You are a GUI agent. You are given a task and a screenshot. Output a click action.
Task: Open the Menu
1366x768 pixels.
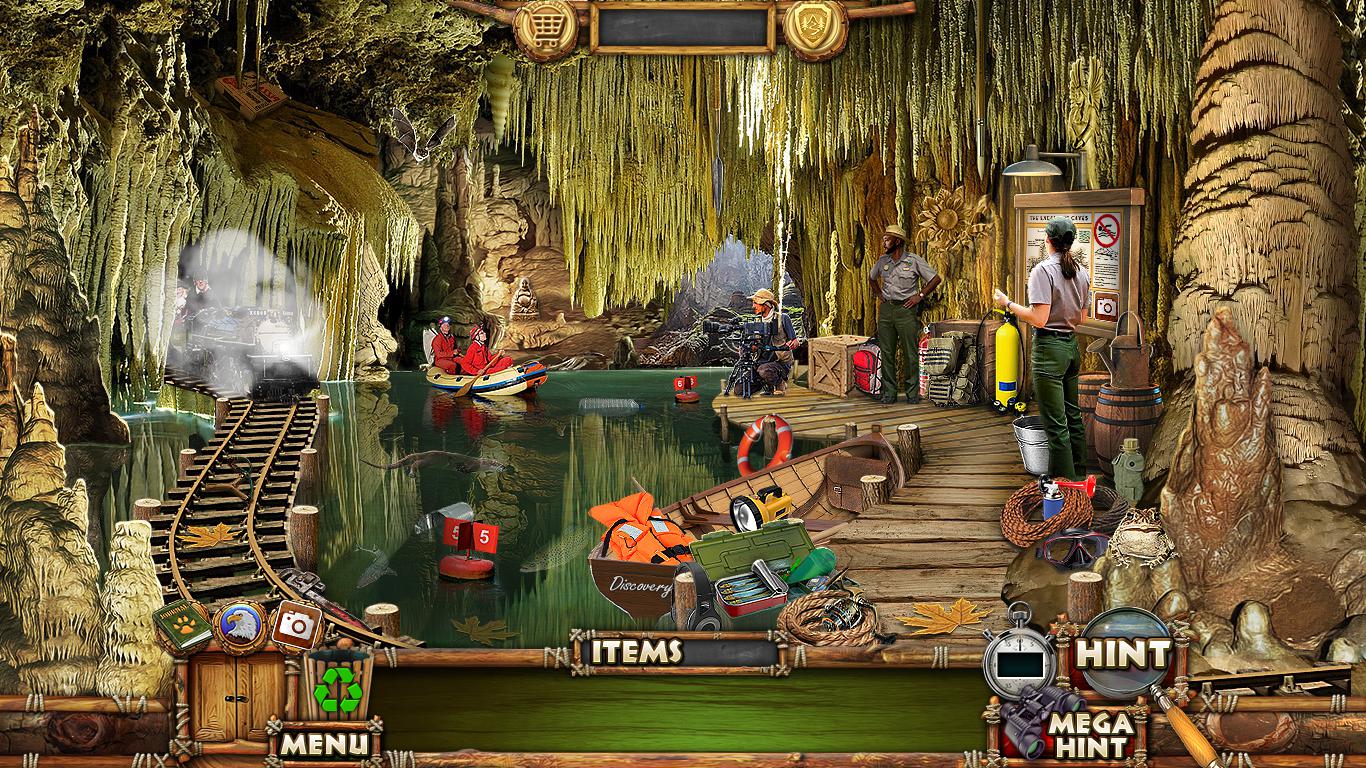click(323, 744)
